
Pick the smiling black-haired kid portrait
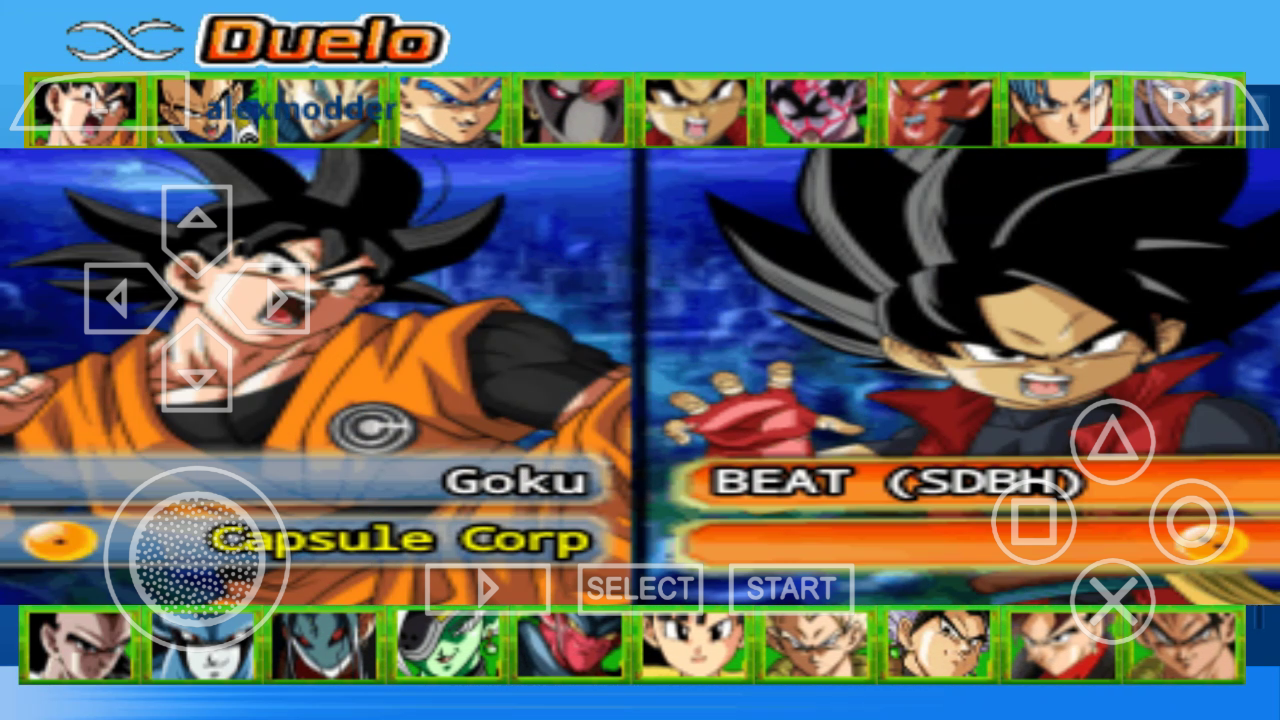pyautogui.click(x=693, y=645)
